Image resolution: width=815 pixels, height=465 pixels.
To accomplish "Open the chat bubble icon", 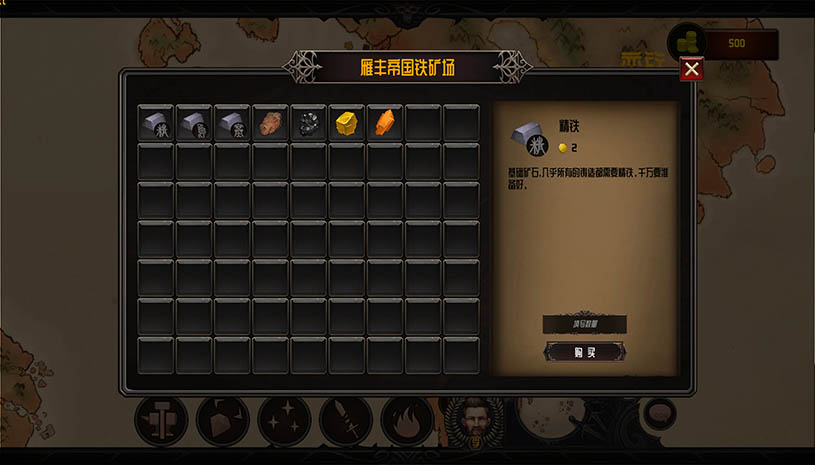I will coord(658,412).
